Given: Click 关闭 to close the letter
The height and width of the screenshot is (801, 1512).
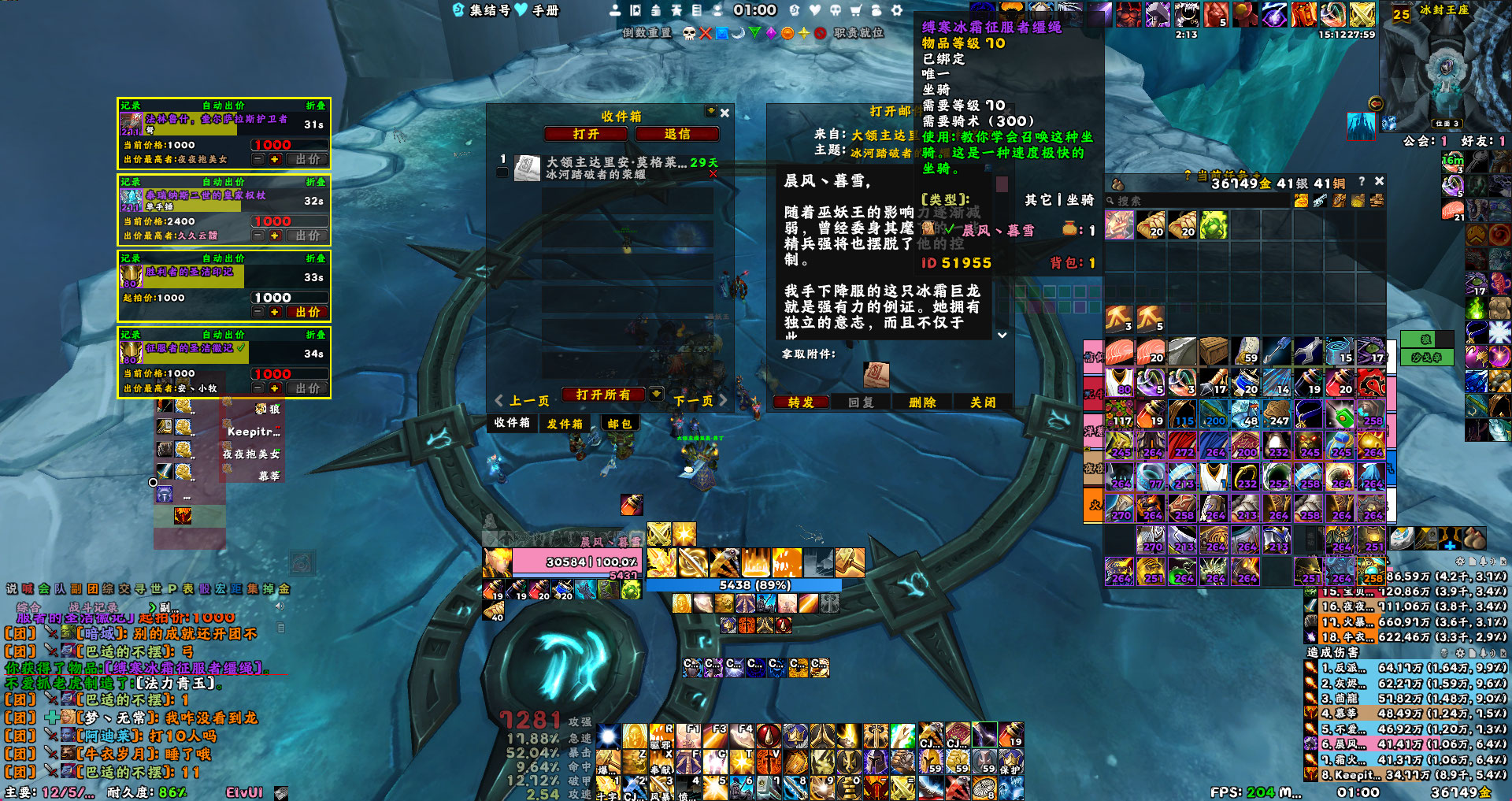Looking at the screenshot, I should pos(983,402).
